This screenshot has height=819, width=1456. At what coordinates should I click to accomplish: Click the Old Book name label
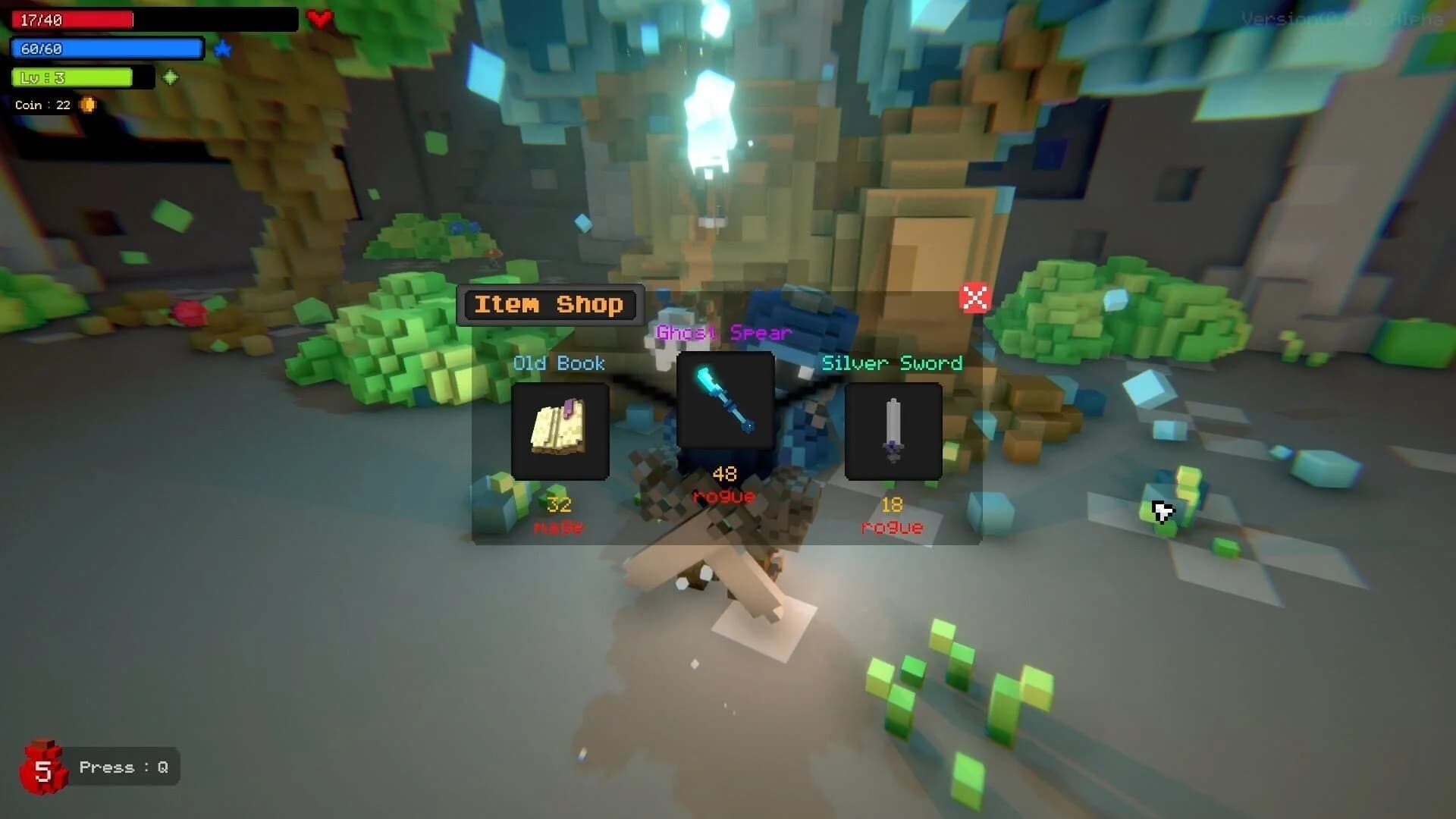(x=559, y=363)
